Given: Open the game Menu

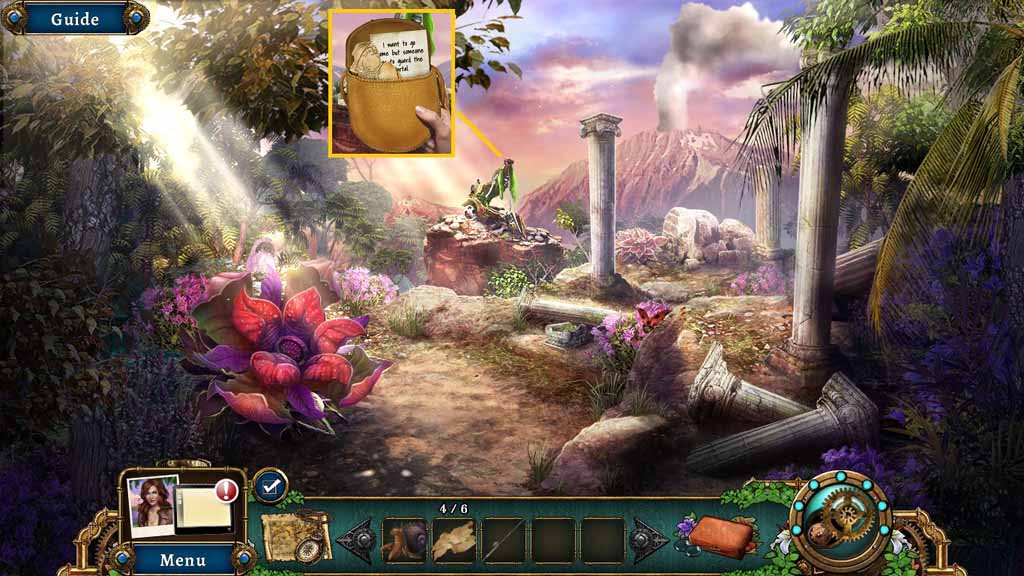Looking at the screenshot, I should (183, 559).
